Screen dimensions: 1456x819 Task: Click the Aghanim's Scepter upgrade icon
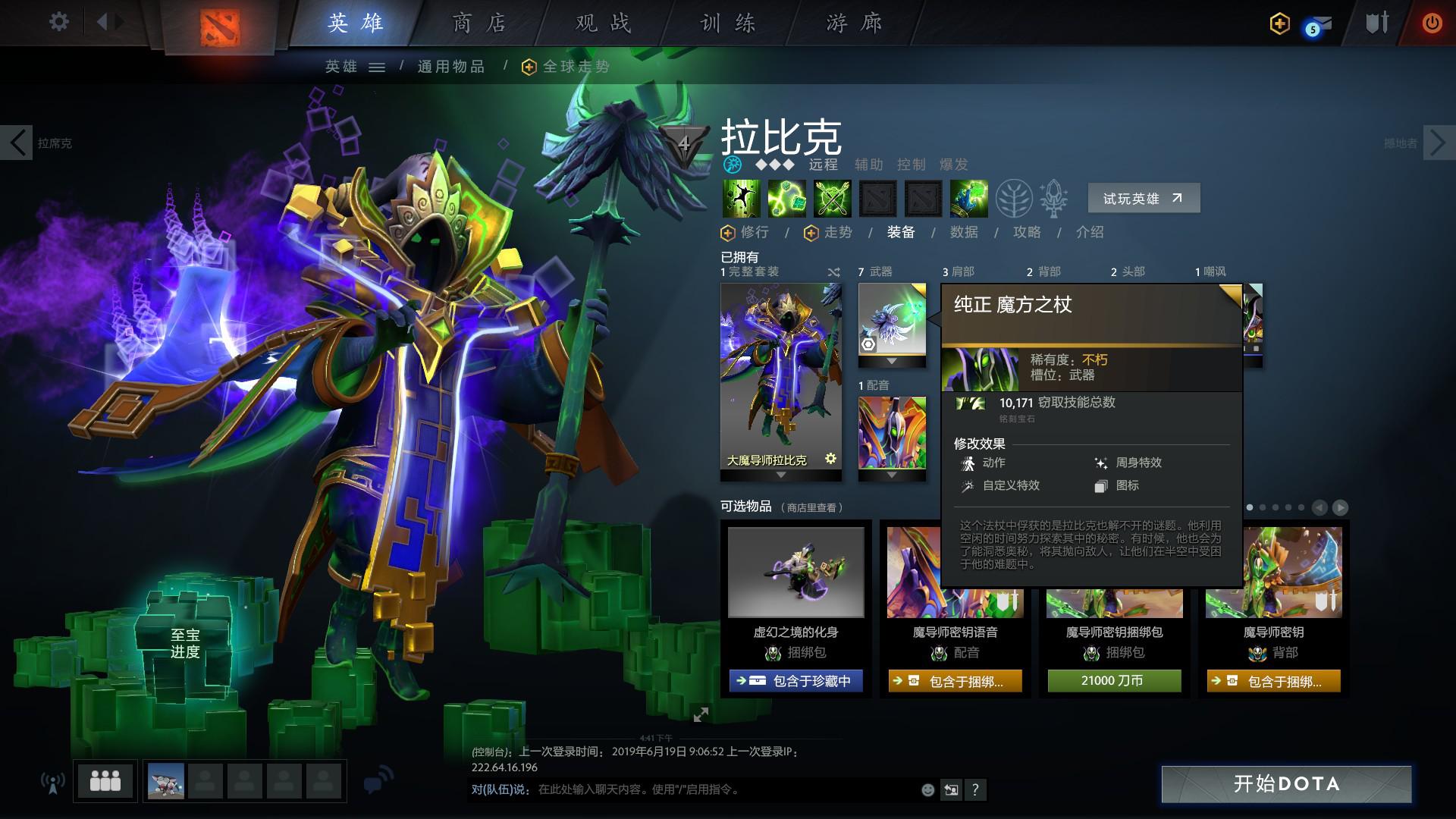[x=1054, y=199]
